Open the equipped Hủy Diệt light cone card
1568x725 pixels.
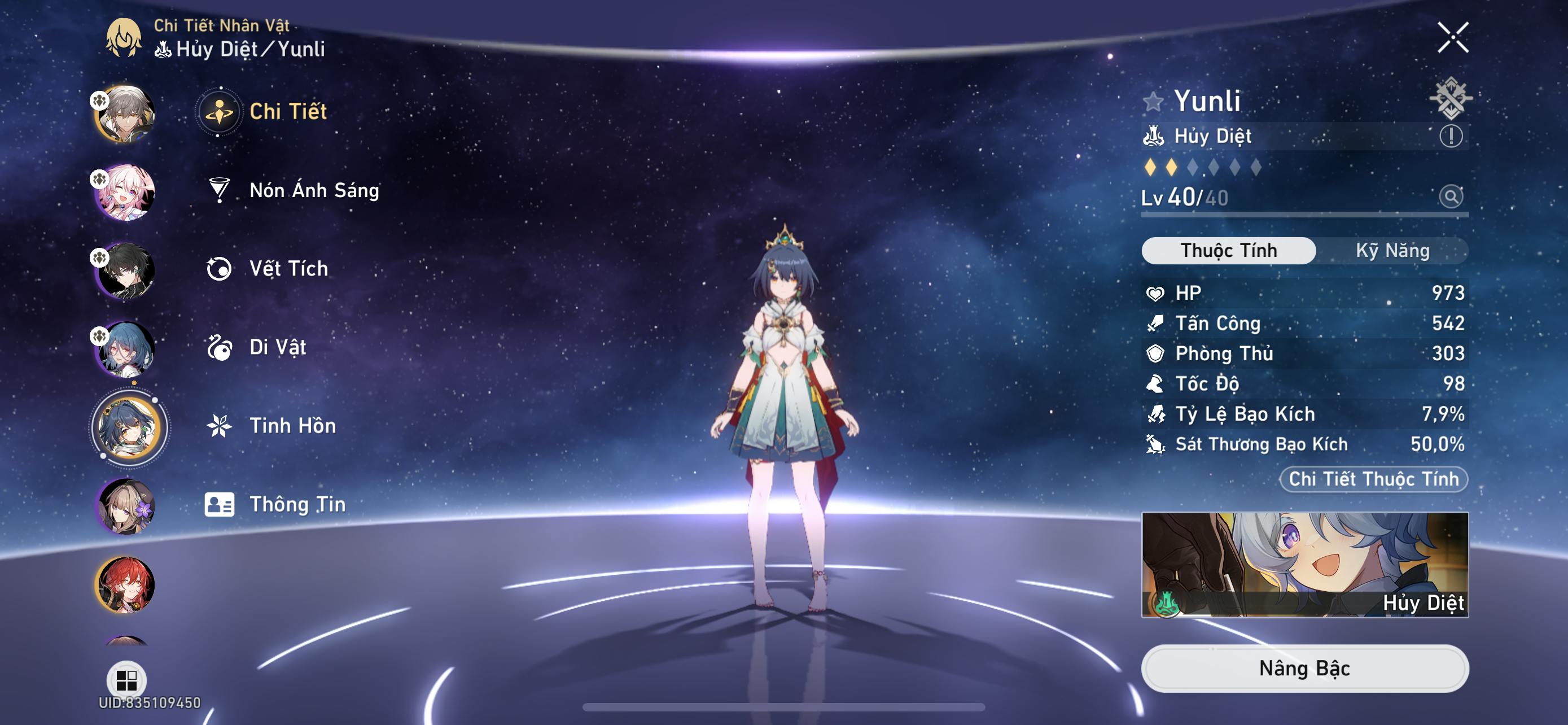[1304, 564]
